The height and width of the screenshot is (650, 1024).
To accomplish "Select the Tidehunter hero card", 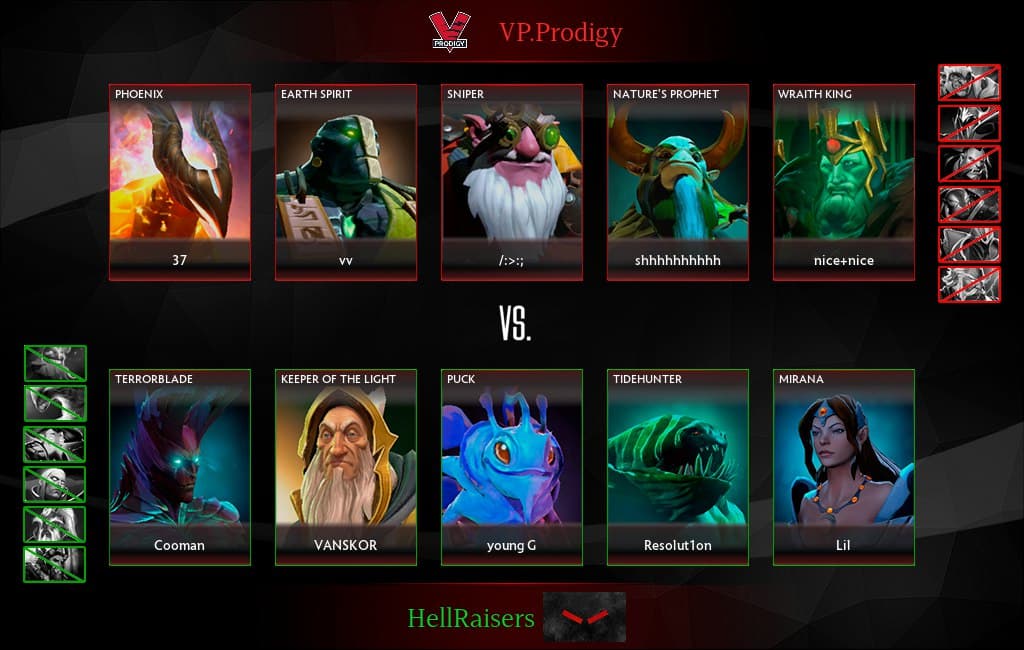I will click(678, 467).
